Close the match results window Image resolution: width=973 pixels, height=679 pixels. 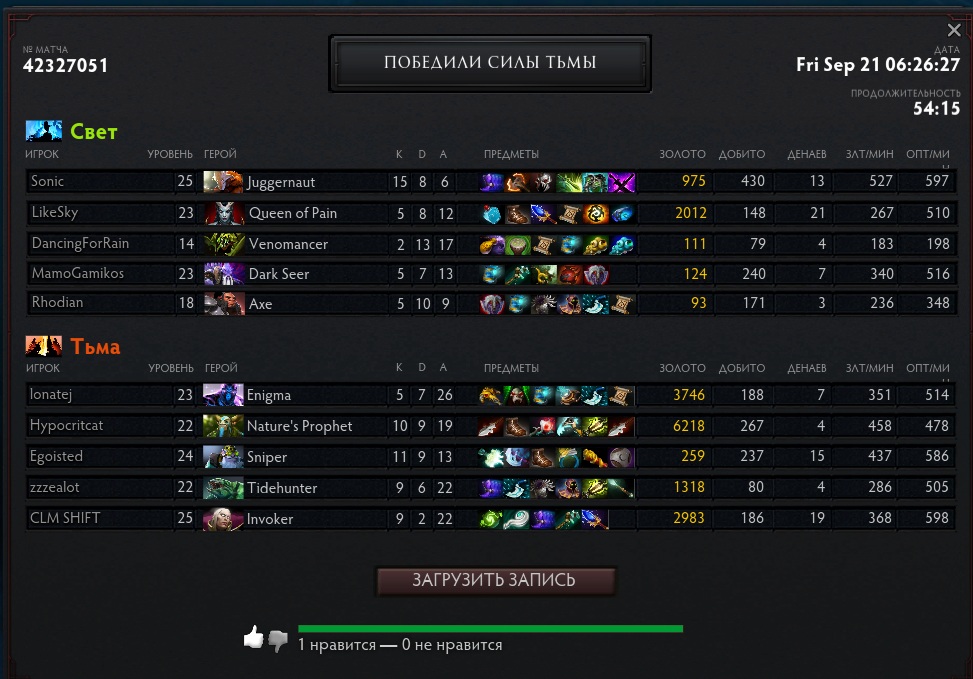point(954,31)
